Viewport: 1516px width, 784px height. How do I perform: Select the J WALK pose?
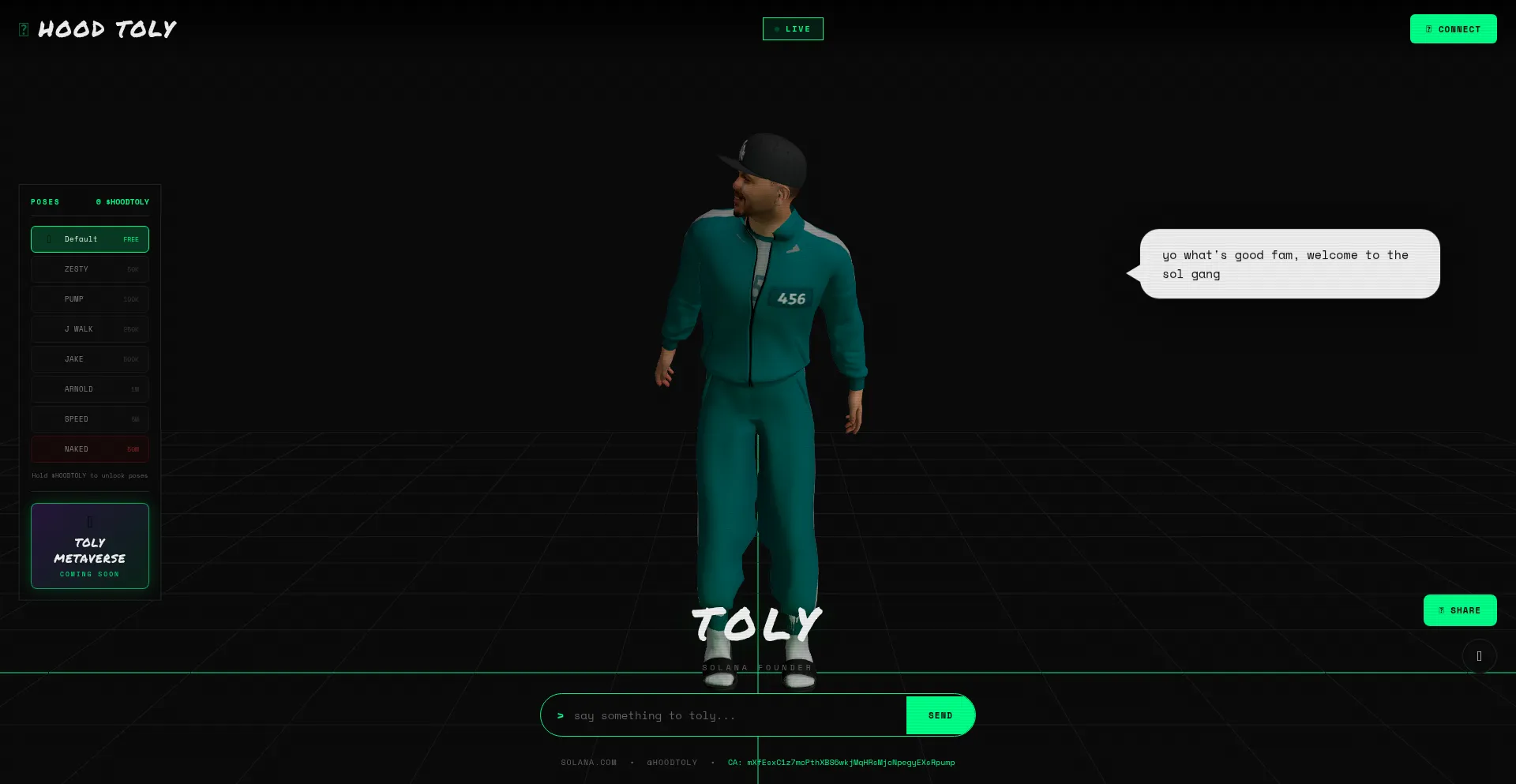(89, 328)
